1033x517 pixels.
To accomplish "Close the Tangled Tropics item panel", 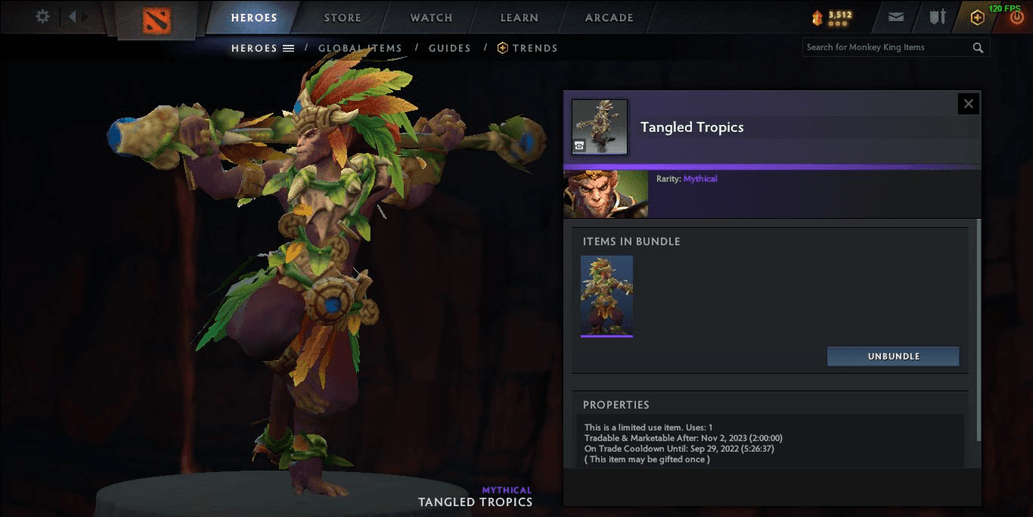I will click(x=967, y=104).
